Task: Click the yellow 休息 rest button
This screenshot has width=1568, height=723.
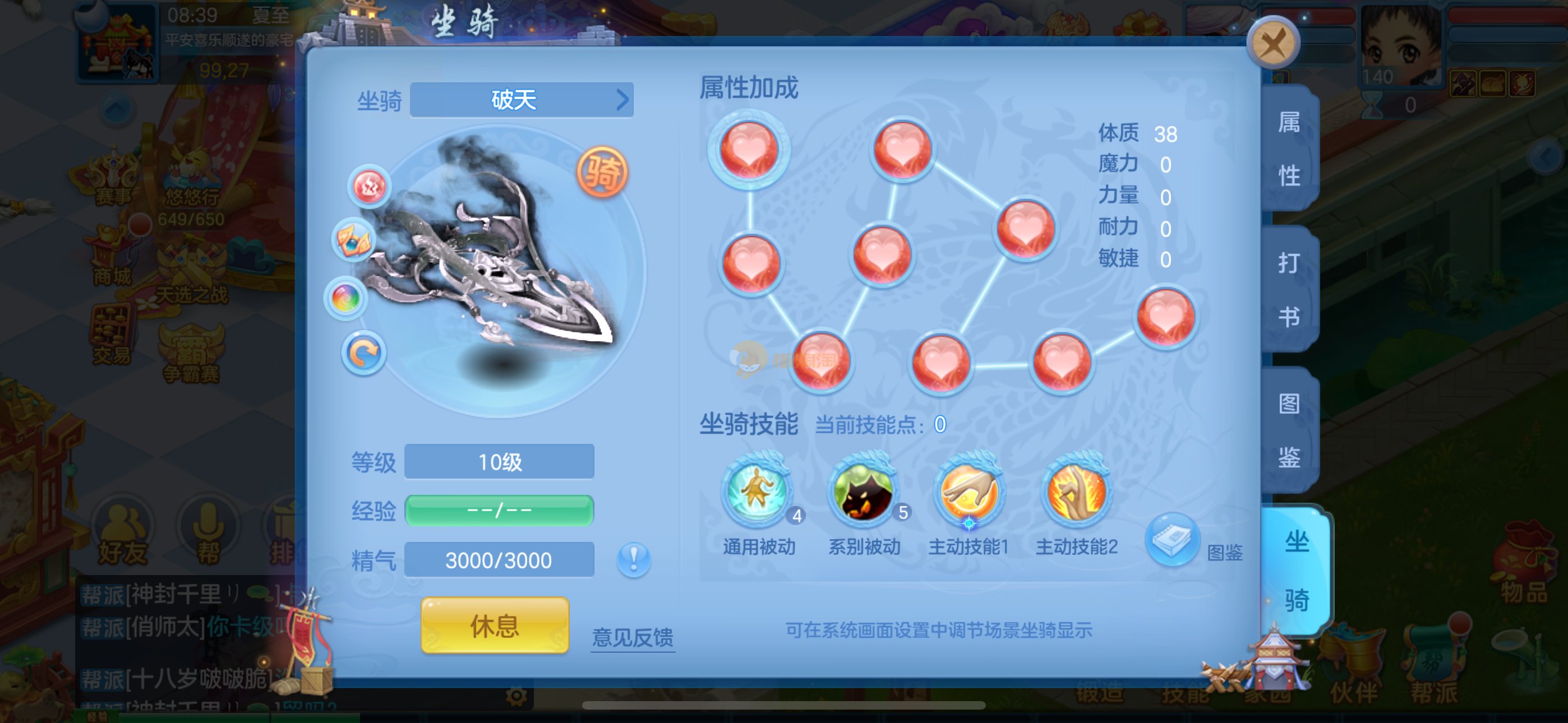Action: point(494,625)
